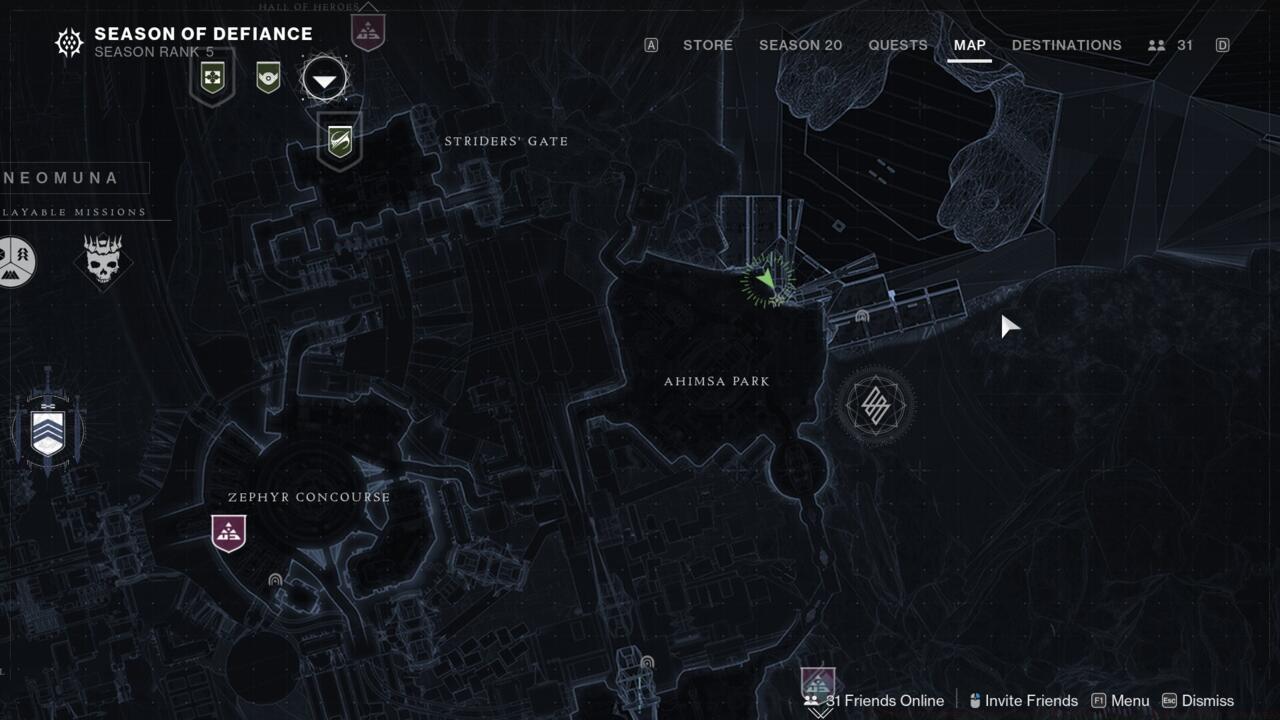Choose the green four-square emblem vendor marker
Screen dimensions: 1280x720
(x=212, y=77)
